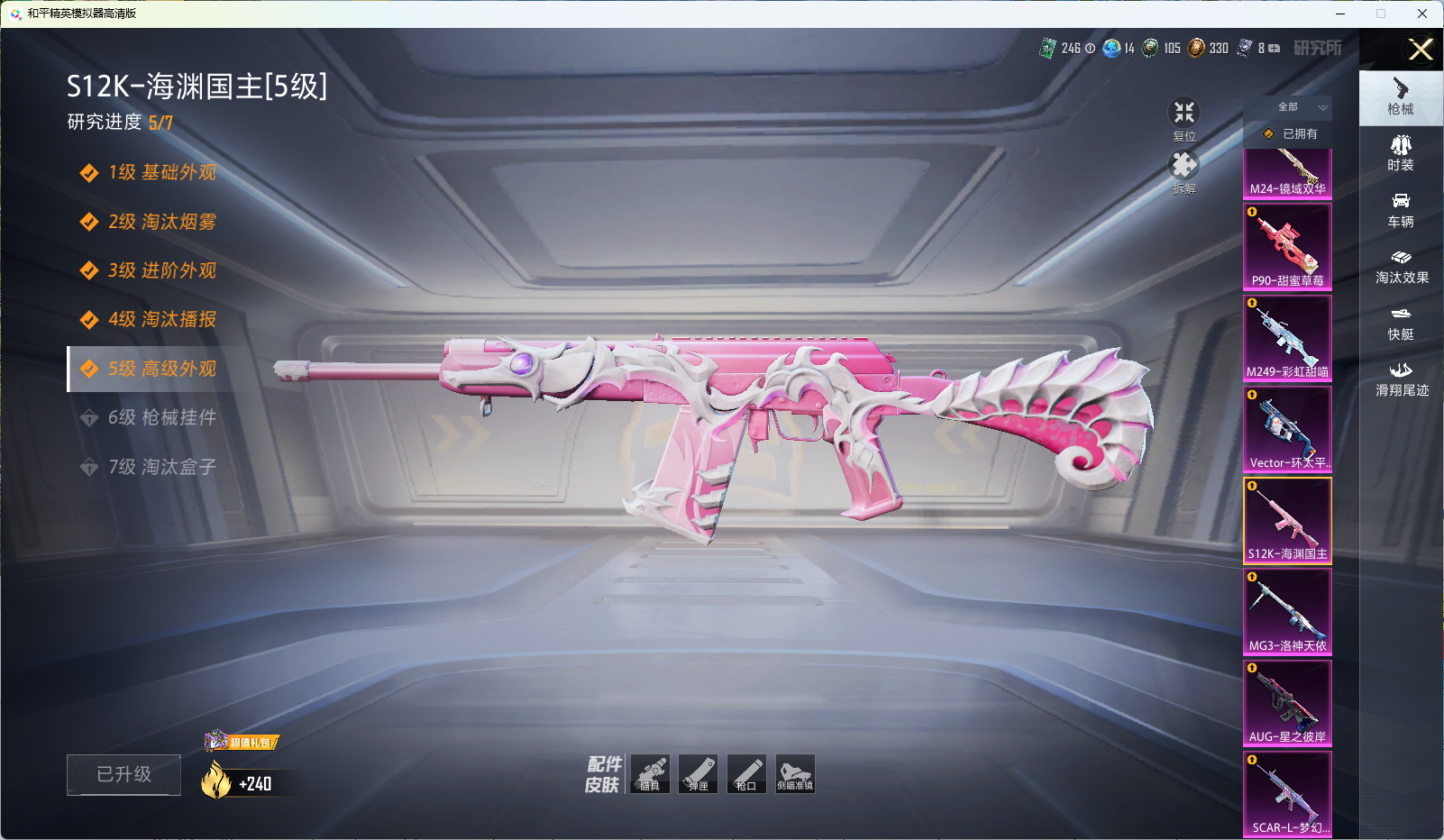Image resolution: width=1444 pixels, height=840 pixels.
Task: Activate the 拆解 disassemble button
Action: tap(1184, 168)
